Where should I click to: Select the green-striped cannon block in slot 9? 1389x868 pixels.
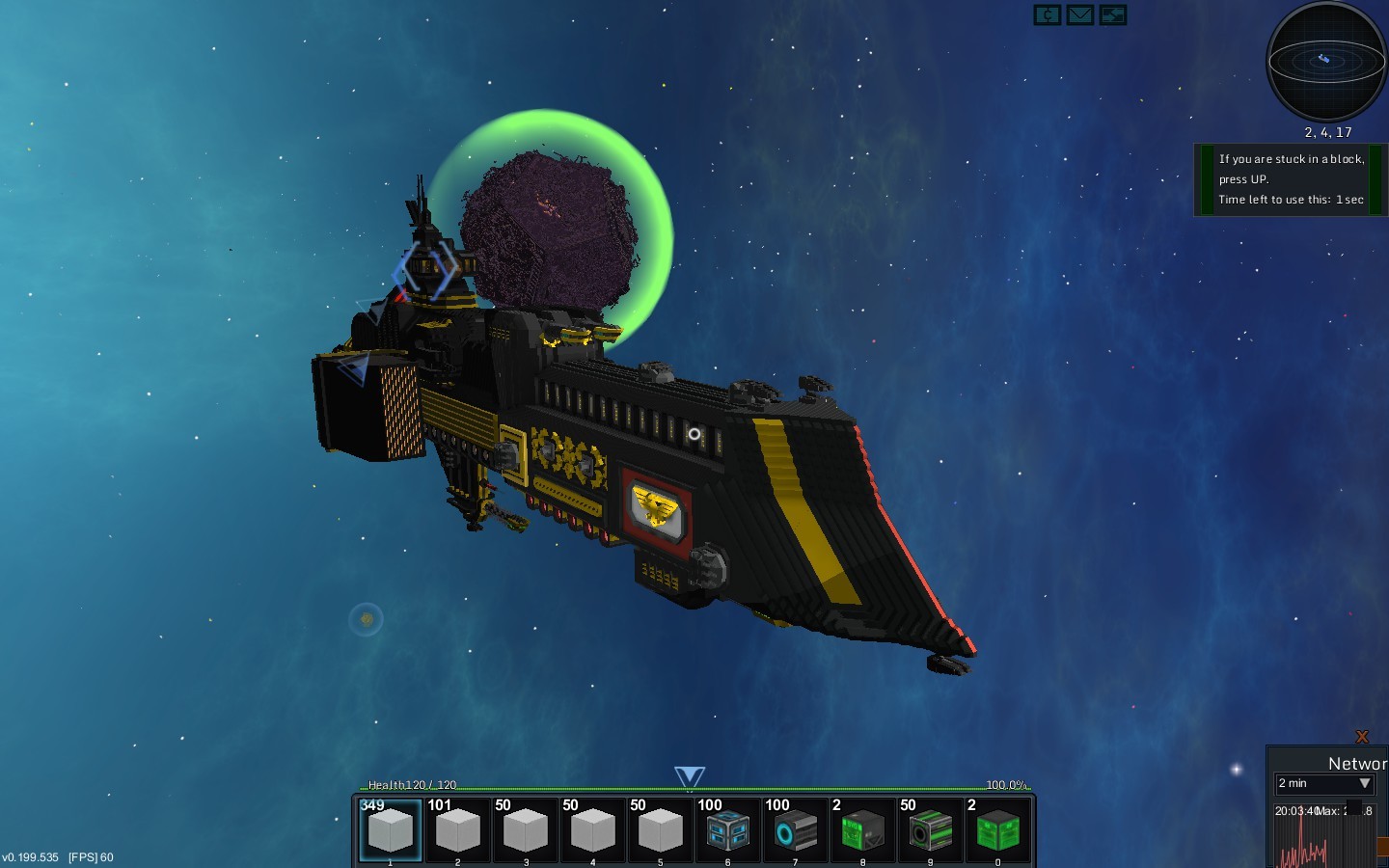931,829
